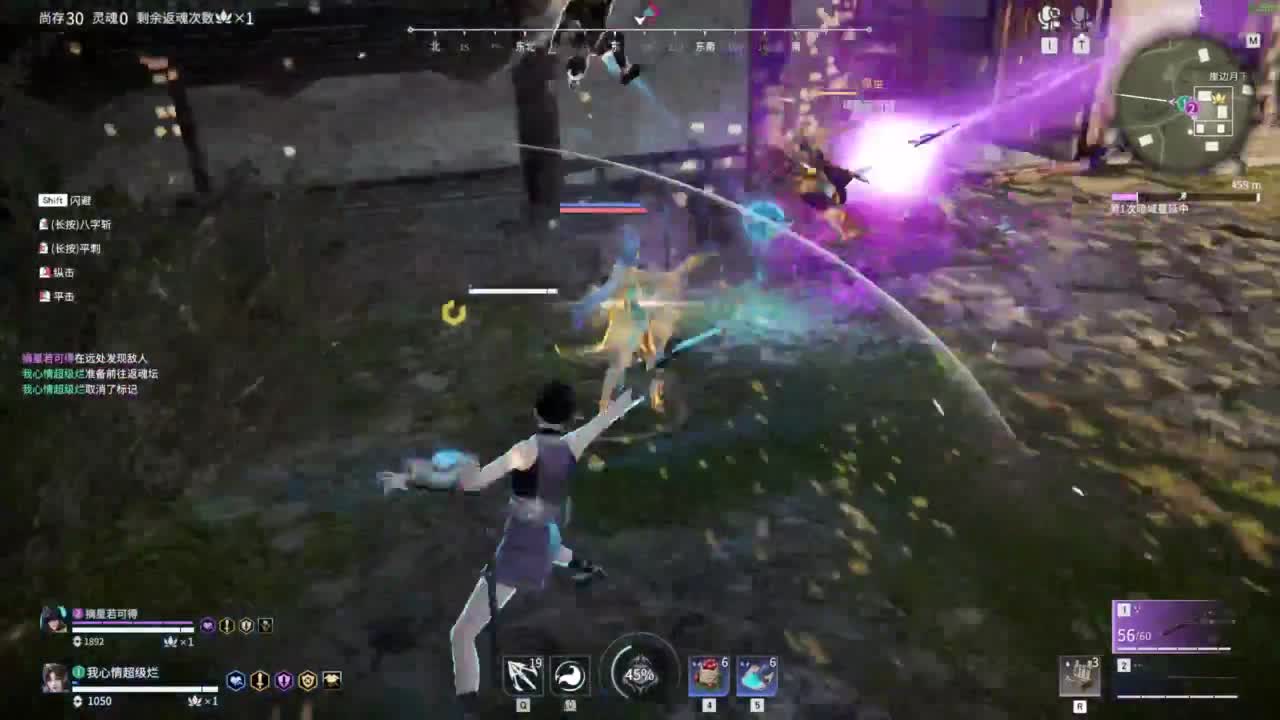The height and width of the screenshot is (720, 1280).
Task: Expand the full map via the M button
Action: 1253,41
